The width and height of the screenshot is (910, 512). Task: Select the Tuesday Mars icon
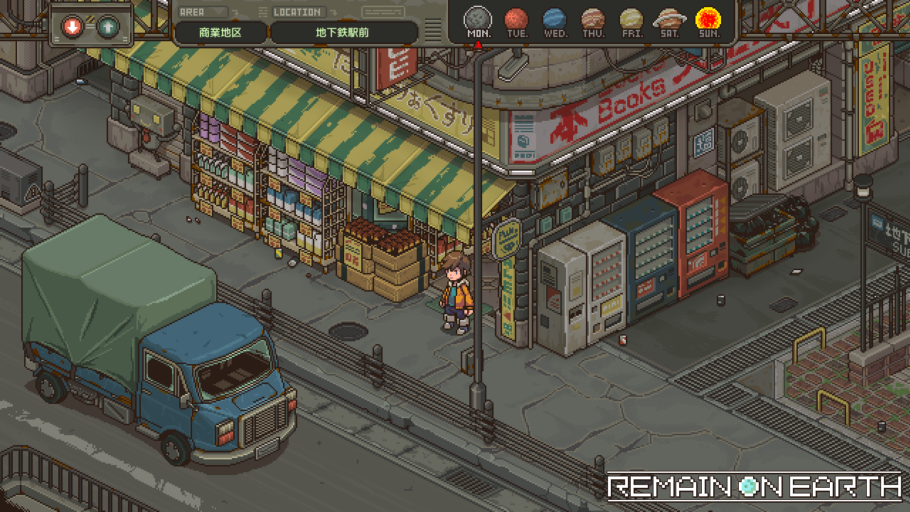(x=516, y=18)
